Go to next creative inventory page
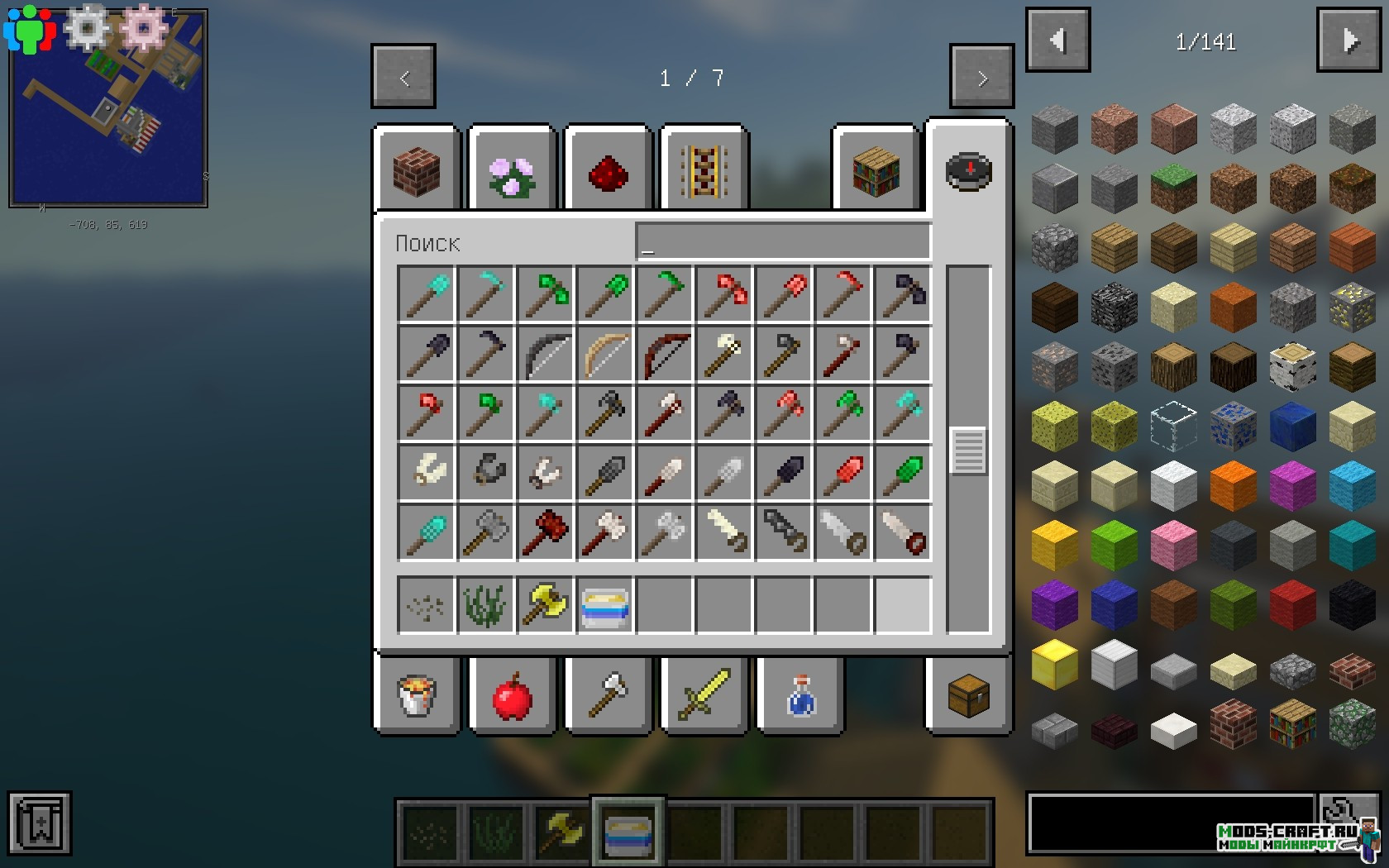The width and height of the screenshot is (1389, 868). [981, 77]
